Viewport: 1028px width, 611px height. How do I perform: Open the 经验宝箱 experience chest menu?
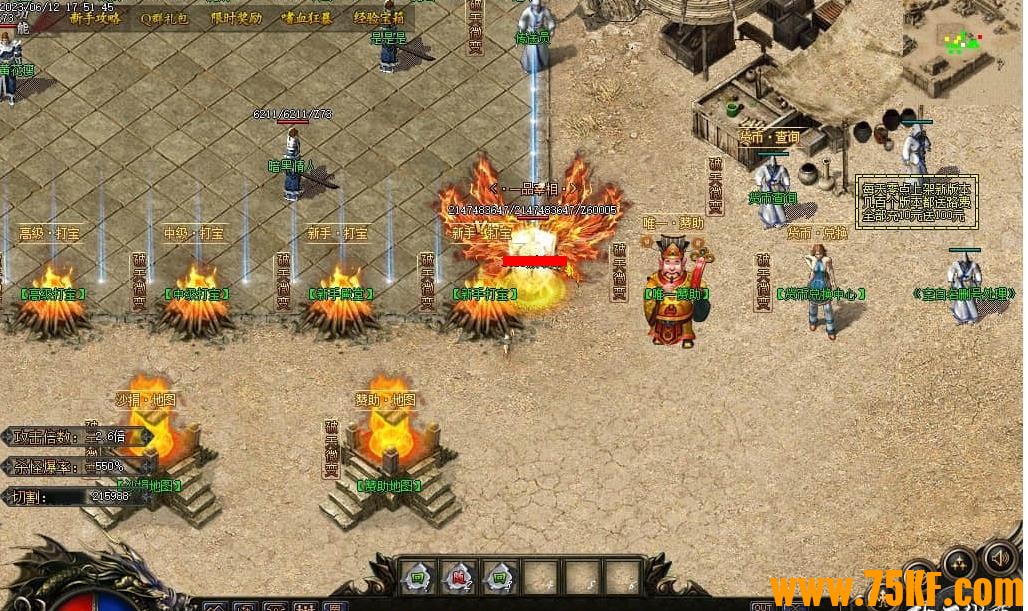point(379,18)
